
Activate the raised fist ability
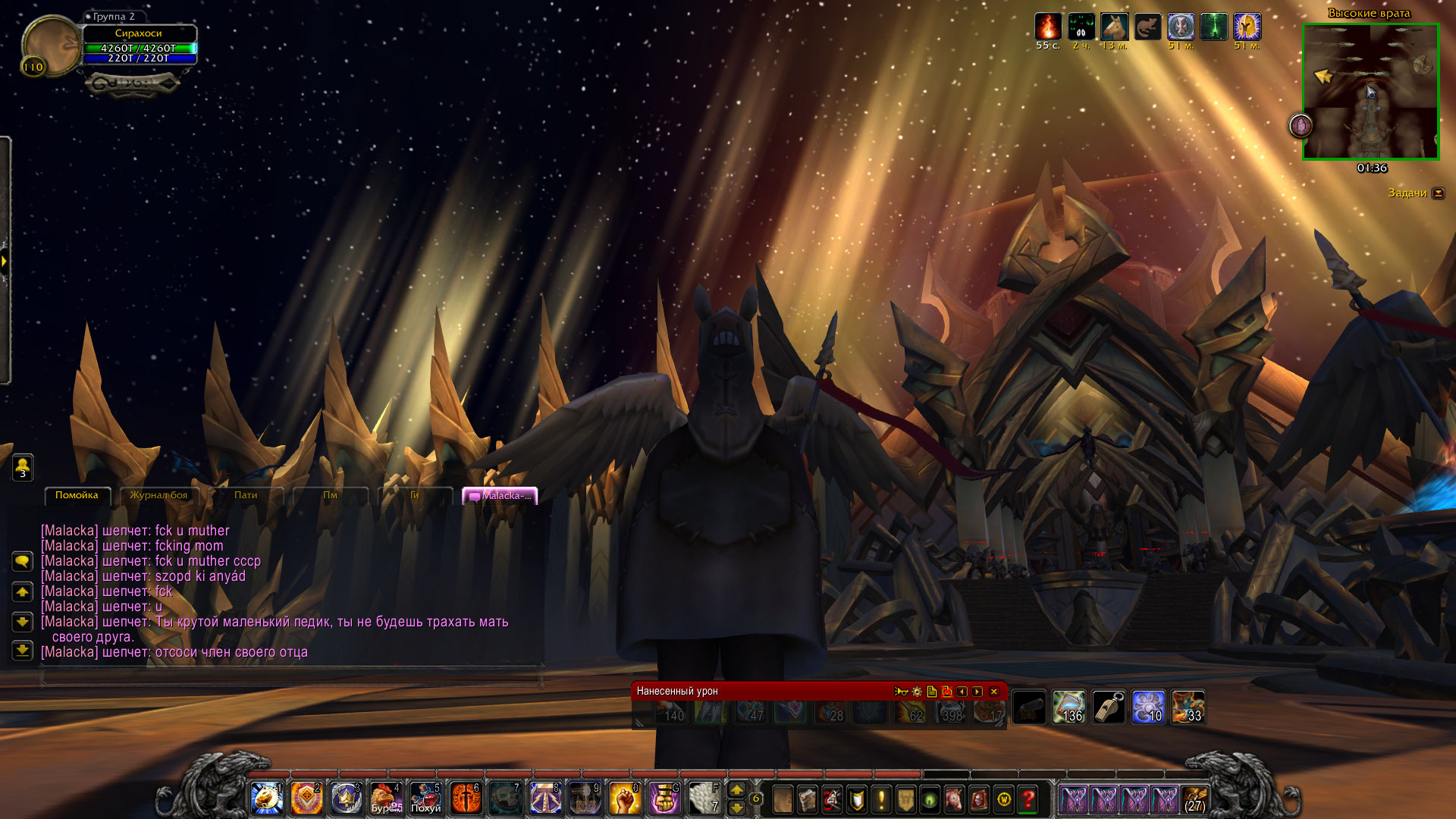point(625,799)
